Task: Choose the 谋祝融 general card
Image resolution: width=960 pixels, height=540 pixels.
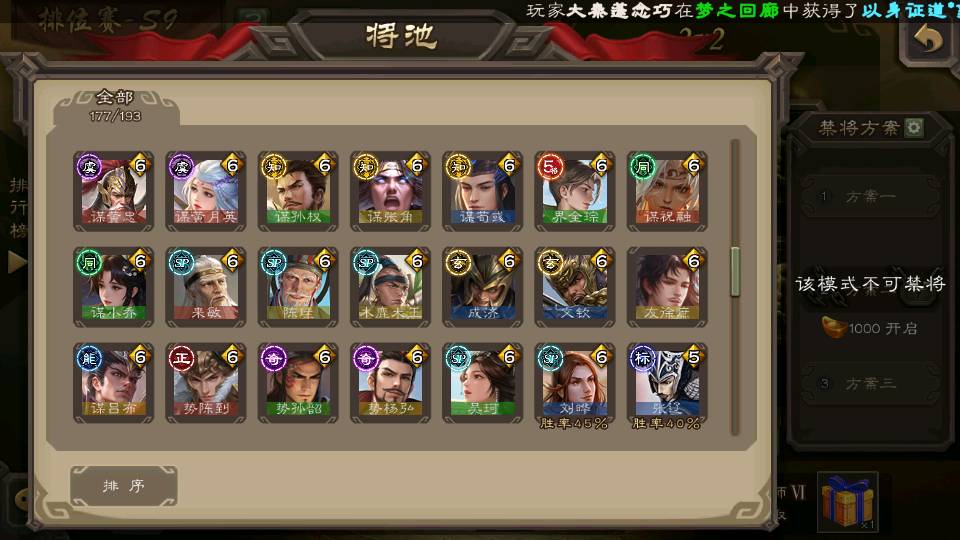Action: coord(666,190)
